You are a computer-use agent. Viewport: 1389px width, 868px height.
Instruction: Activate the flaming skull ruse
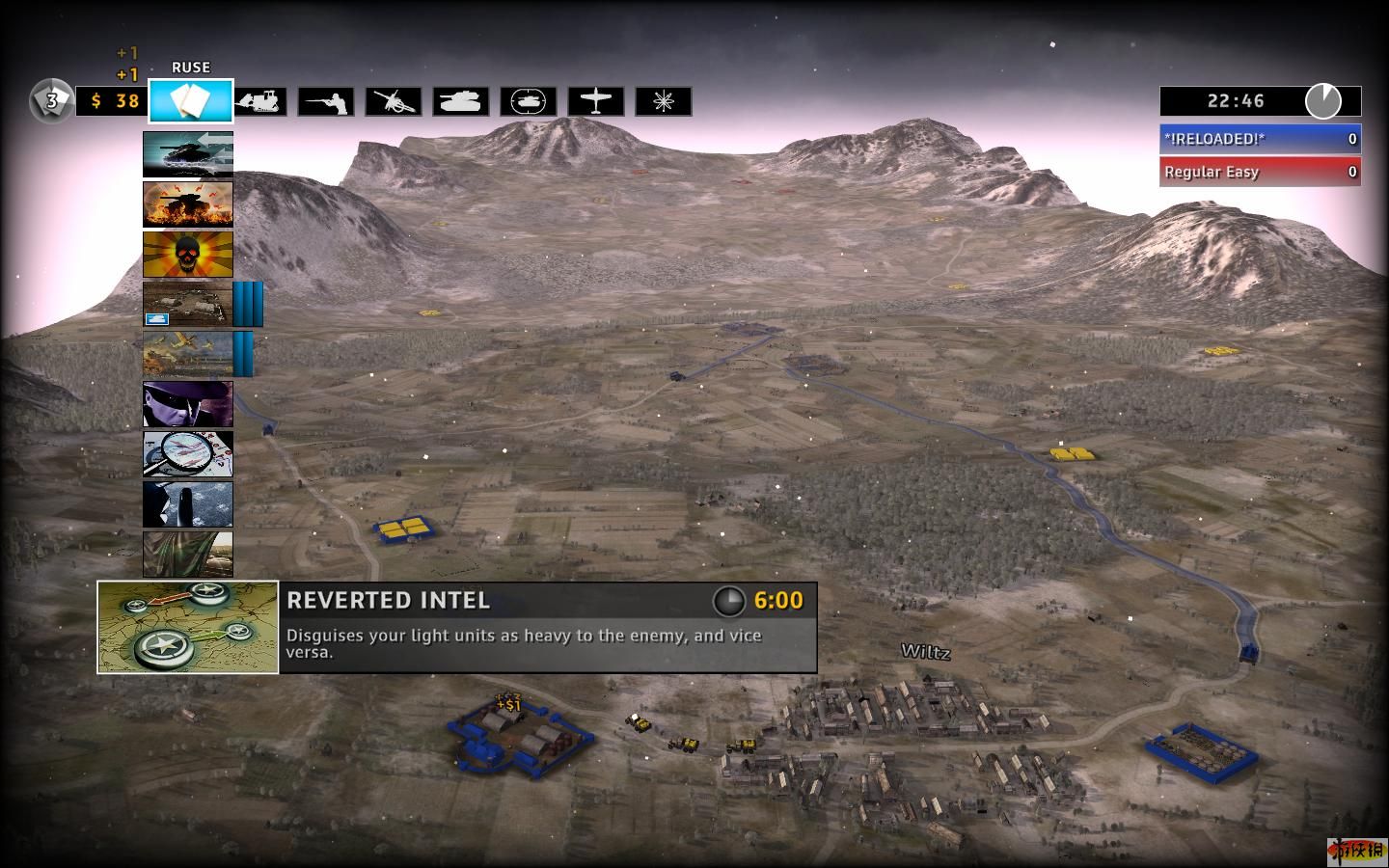(x=188, y=255)
